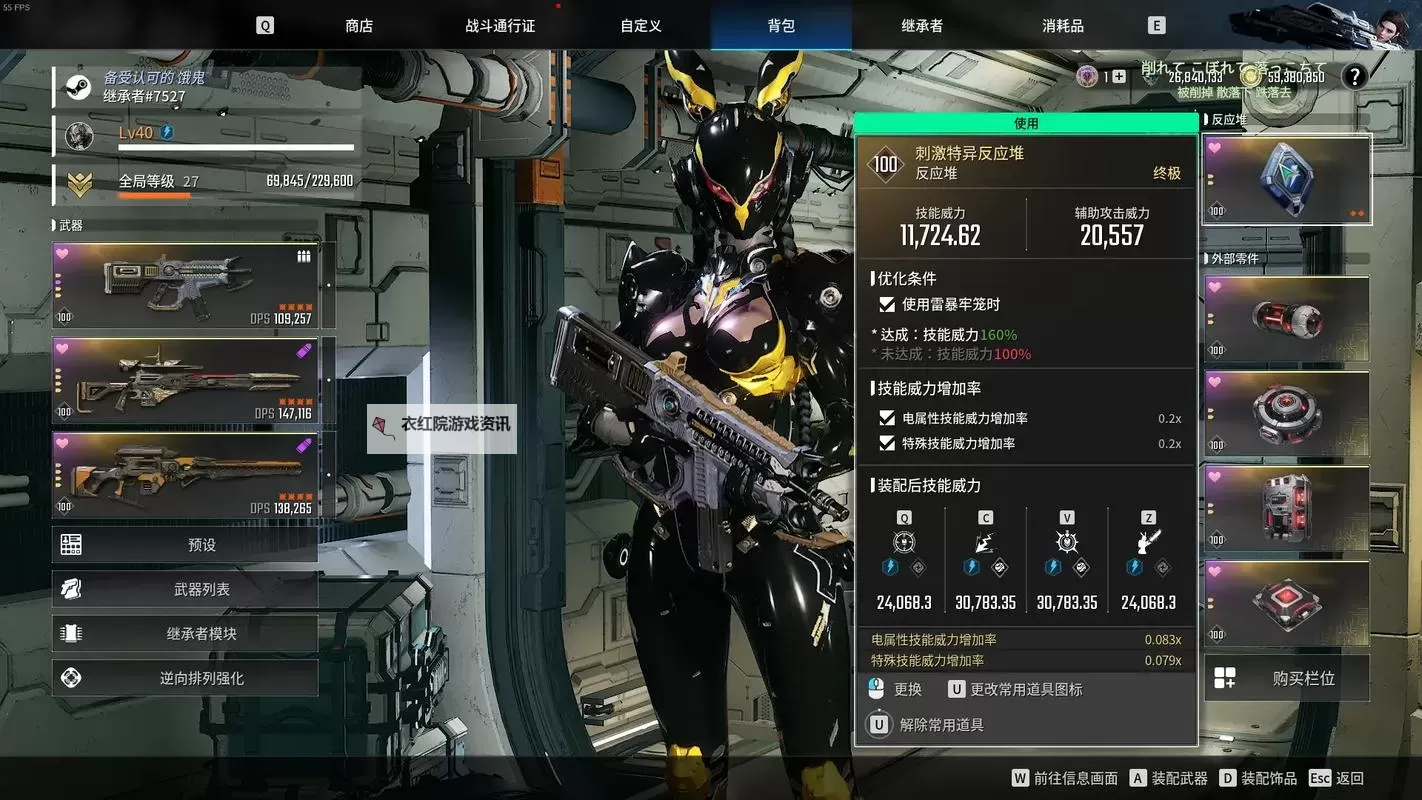Image resolution: width=1422 pixels, height=800 pixels.
Task: Select the 自定义 tab
Action: pos(641,26)
